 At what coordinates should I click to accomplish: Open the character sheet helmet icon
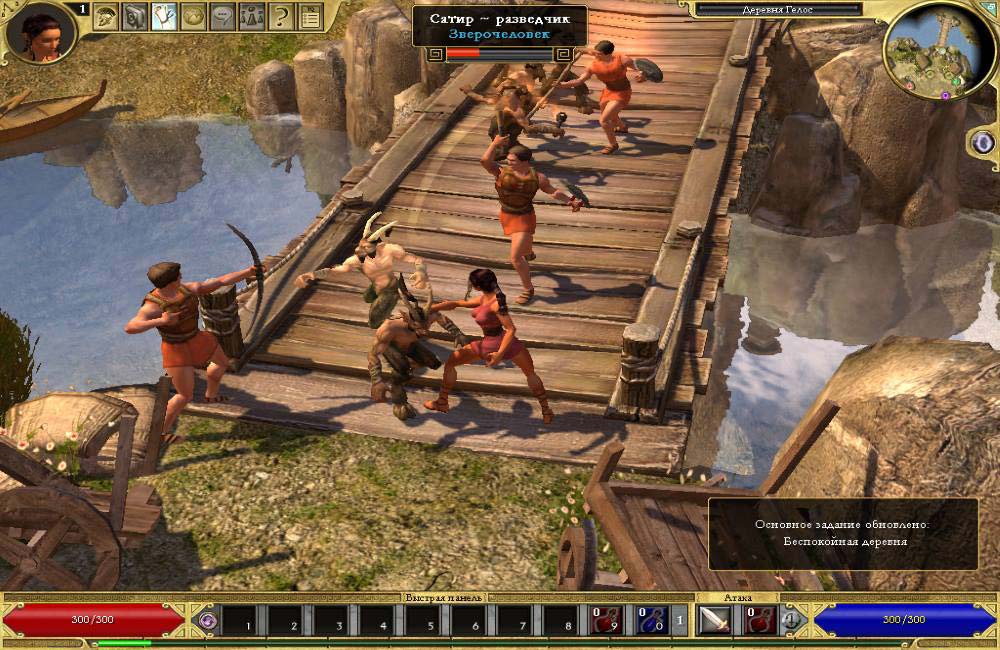pos(106,16)
